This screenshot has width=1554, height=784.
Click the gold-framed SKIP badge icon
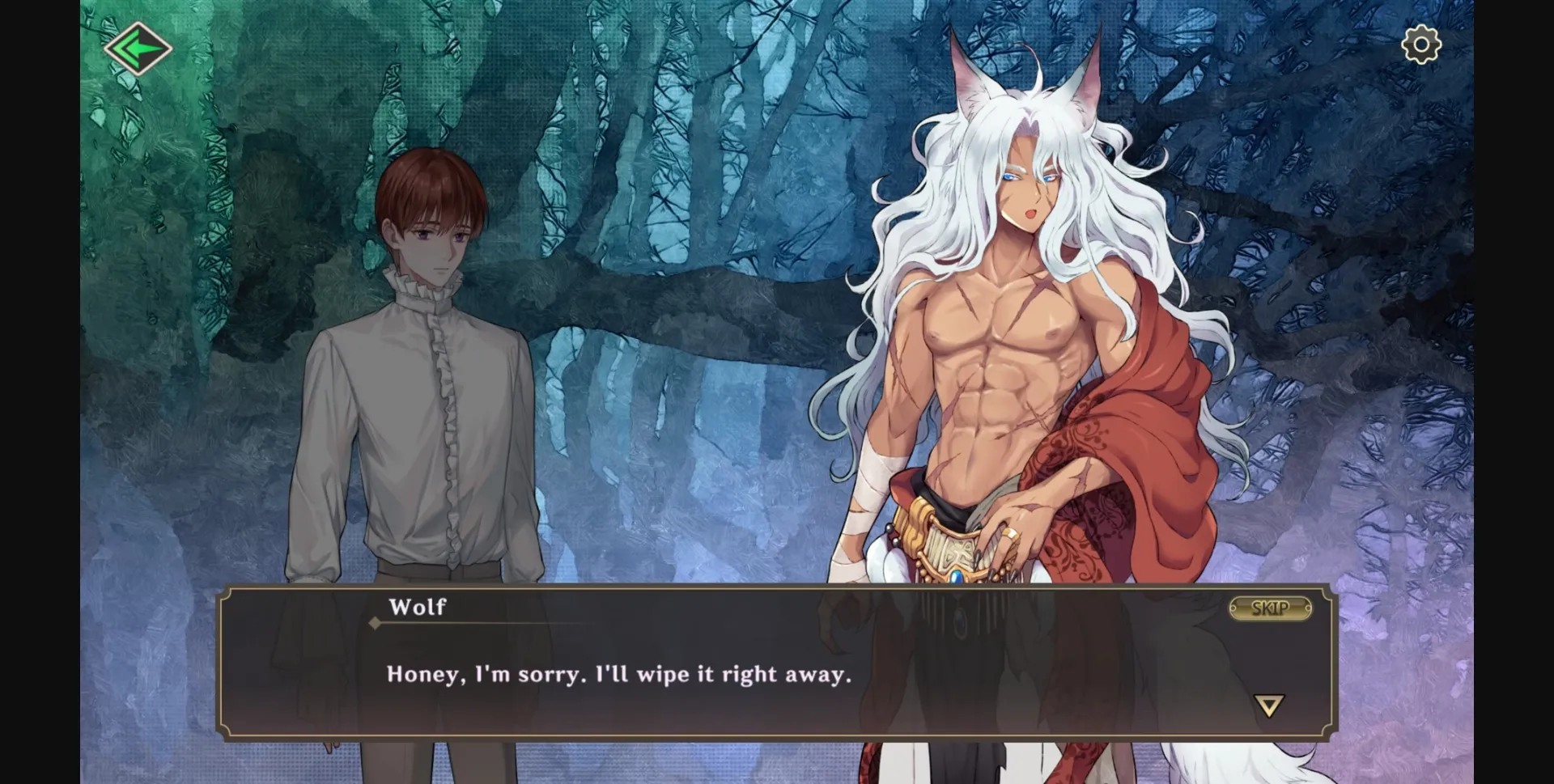click(x=1269, y=610)
